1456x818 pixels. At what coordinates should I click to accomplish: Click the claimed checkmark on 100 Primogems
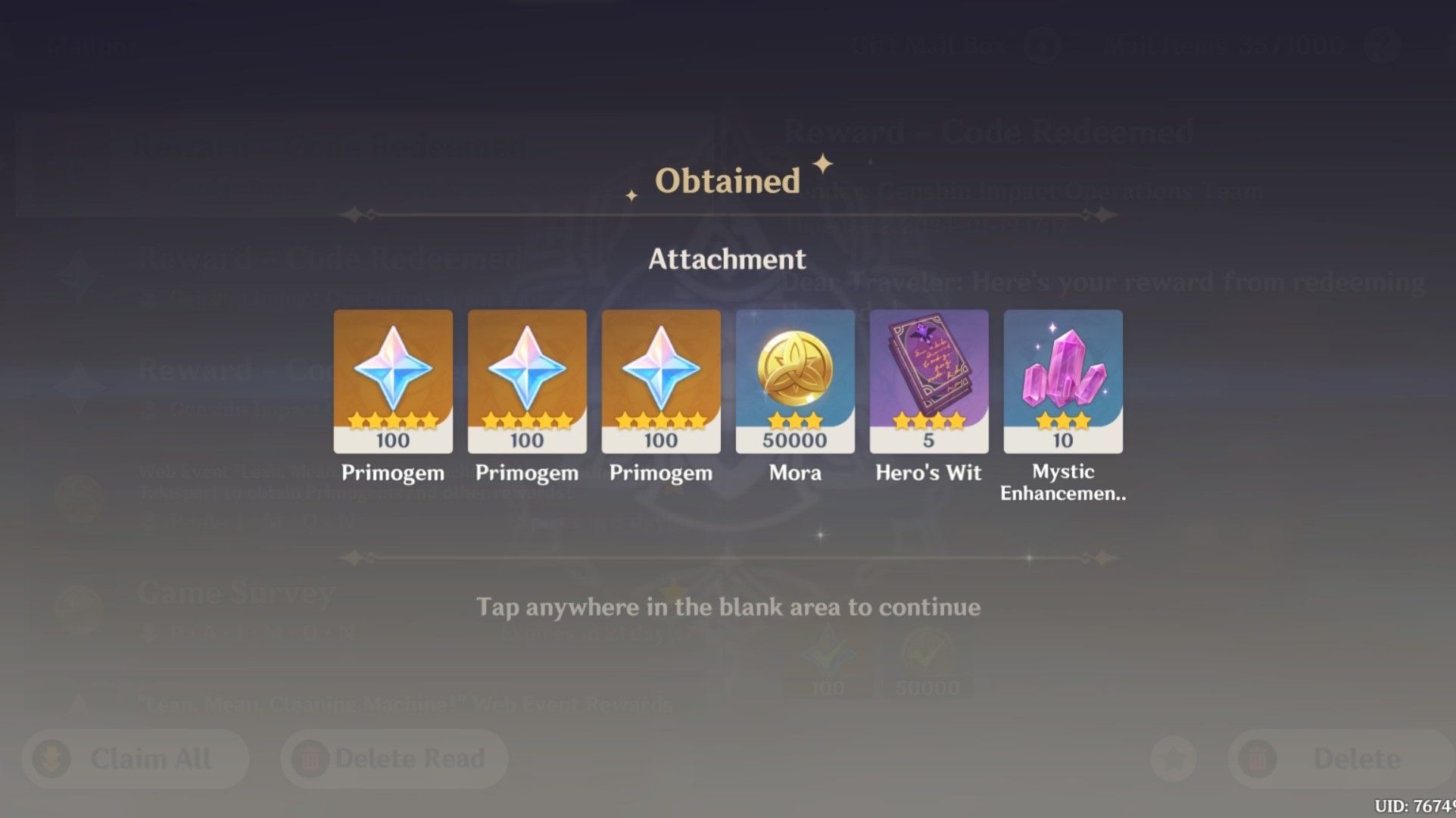click(x=829, y=653)
